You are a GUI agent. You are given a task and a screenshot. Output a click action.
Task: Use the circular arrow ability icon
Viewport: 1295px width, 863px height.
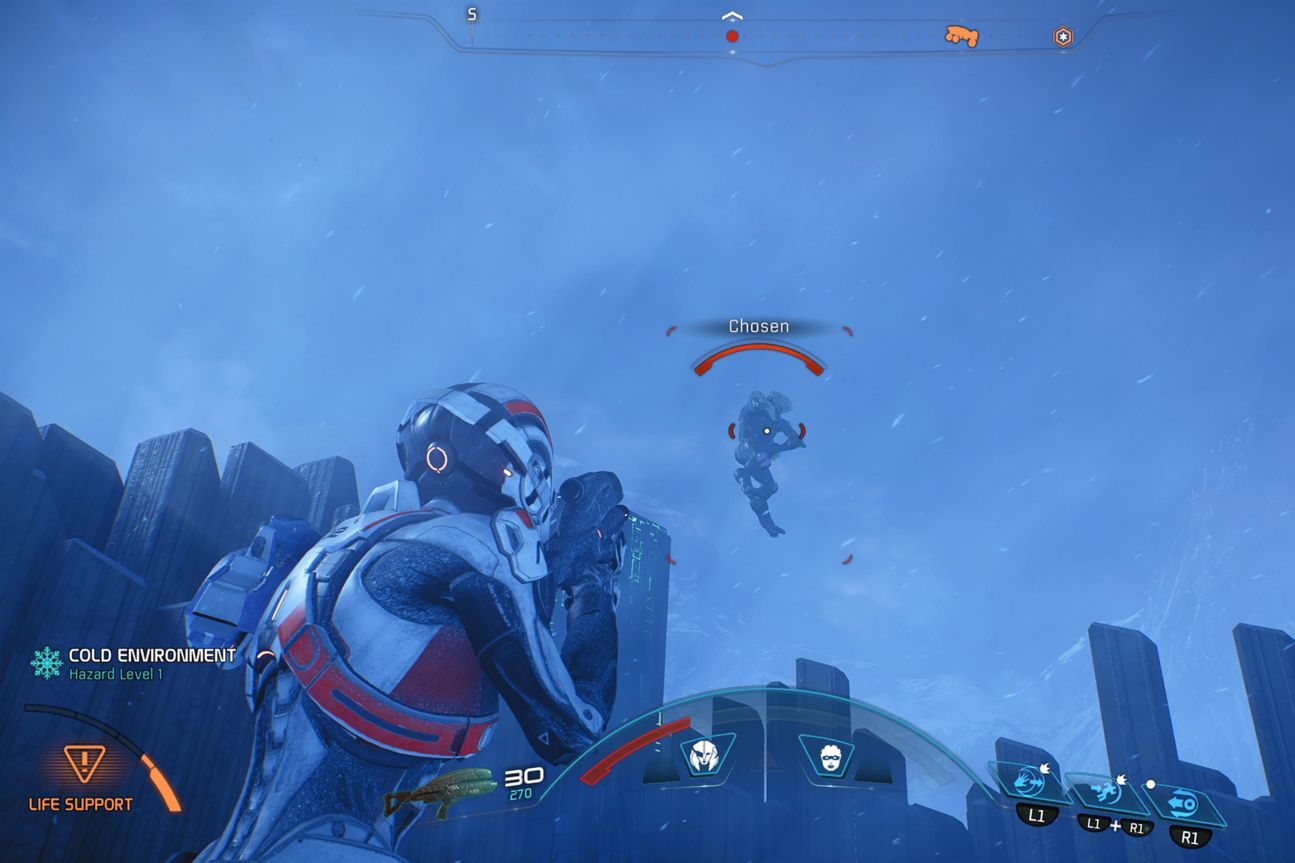coord(1186,803)
